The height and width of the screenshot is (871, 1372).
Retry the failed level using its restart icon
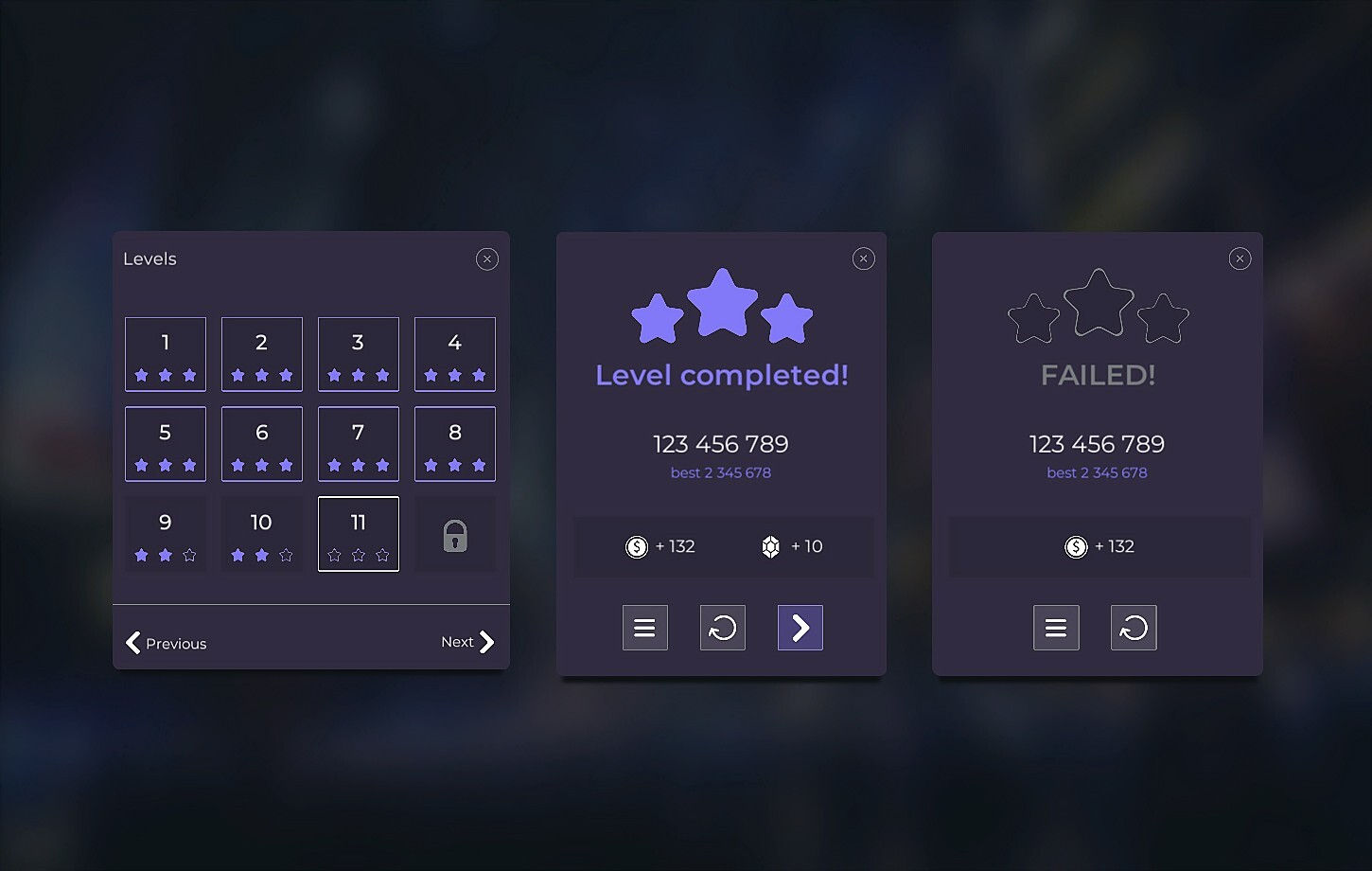(x=1134, y=627)
